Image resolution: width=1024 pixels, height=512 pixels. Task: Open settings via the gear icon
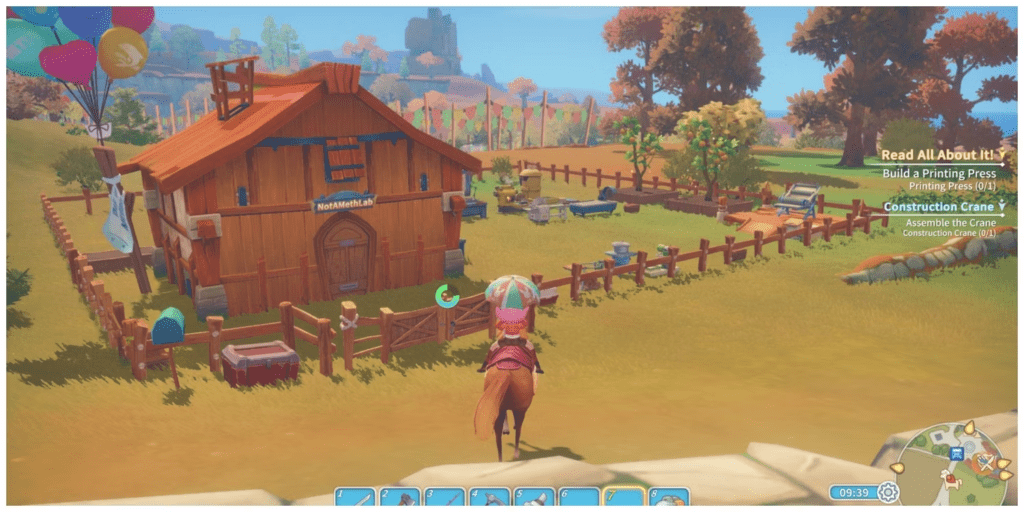coord(887,492)
